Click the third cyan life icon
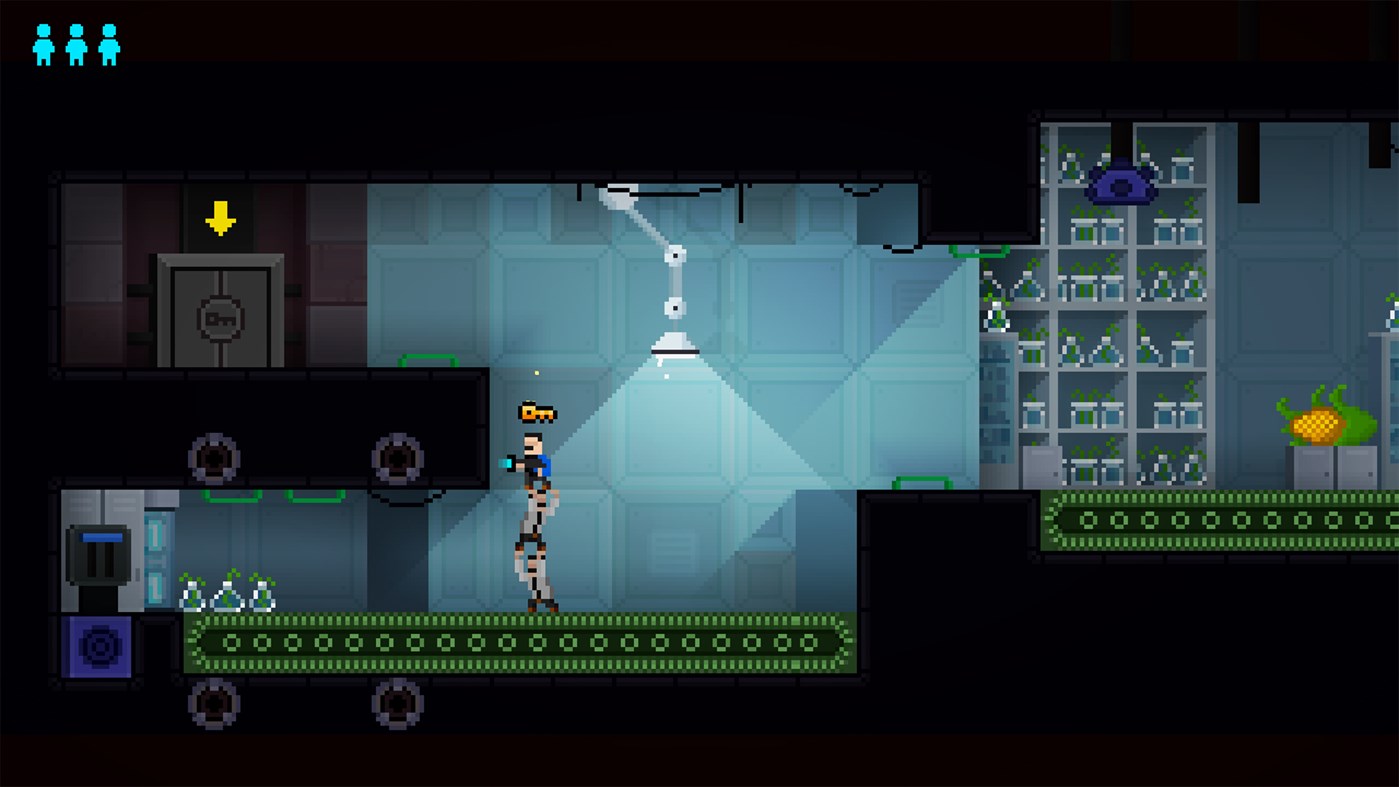This screenshot has width=1399, height=787. click(107, 44)
